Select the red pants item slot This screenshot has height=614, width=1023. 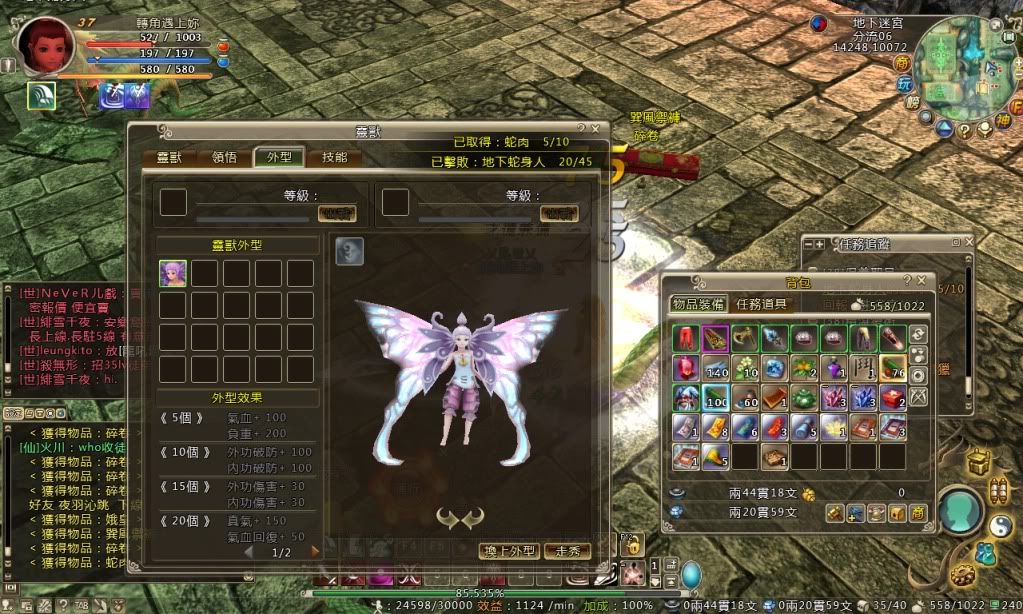[x=686, y=337]
